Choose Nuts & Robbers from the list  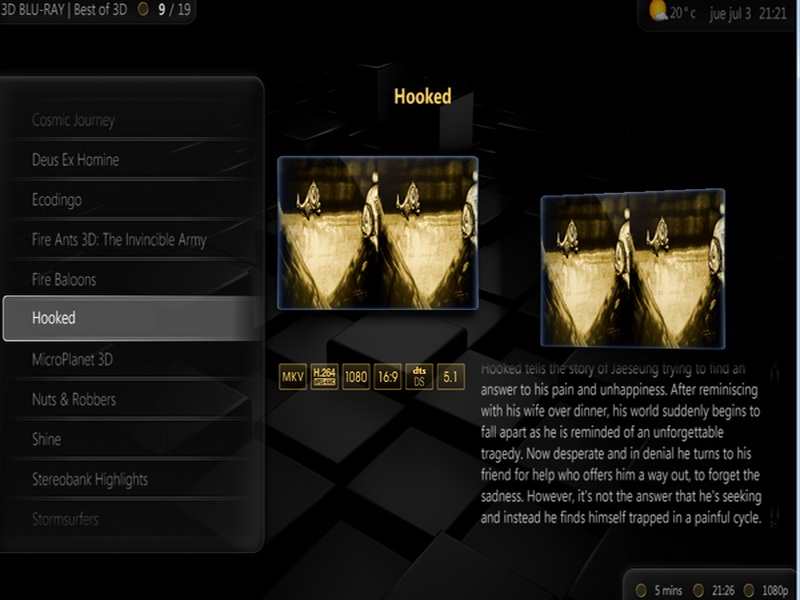(74, 399)
